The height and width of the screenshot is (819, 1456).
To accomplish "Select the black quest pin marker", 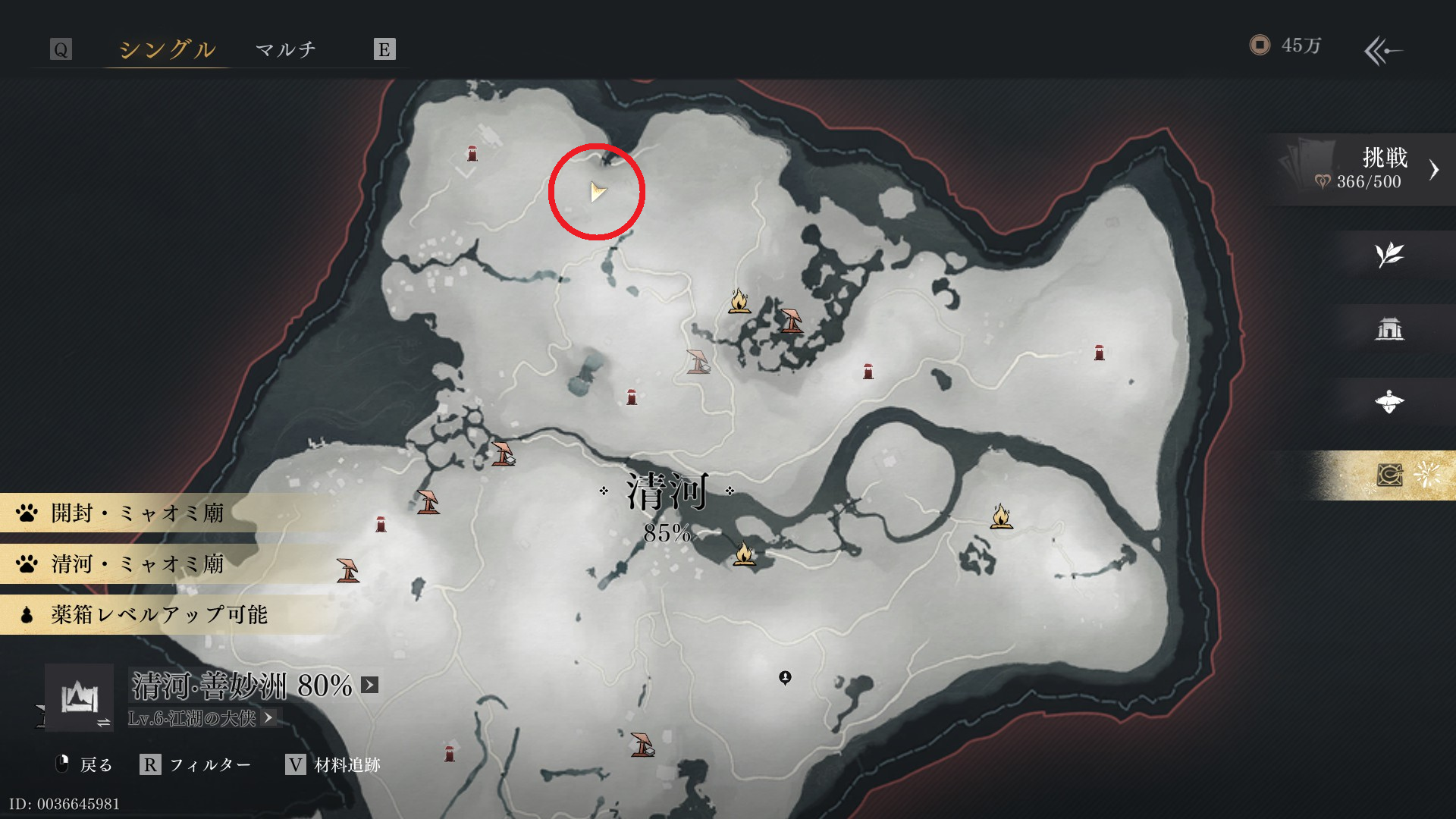I will tap(785, 677).
